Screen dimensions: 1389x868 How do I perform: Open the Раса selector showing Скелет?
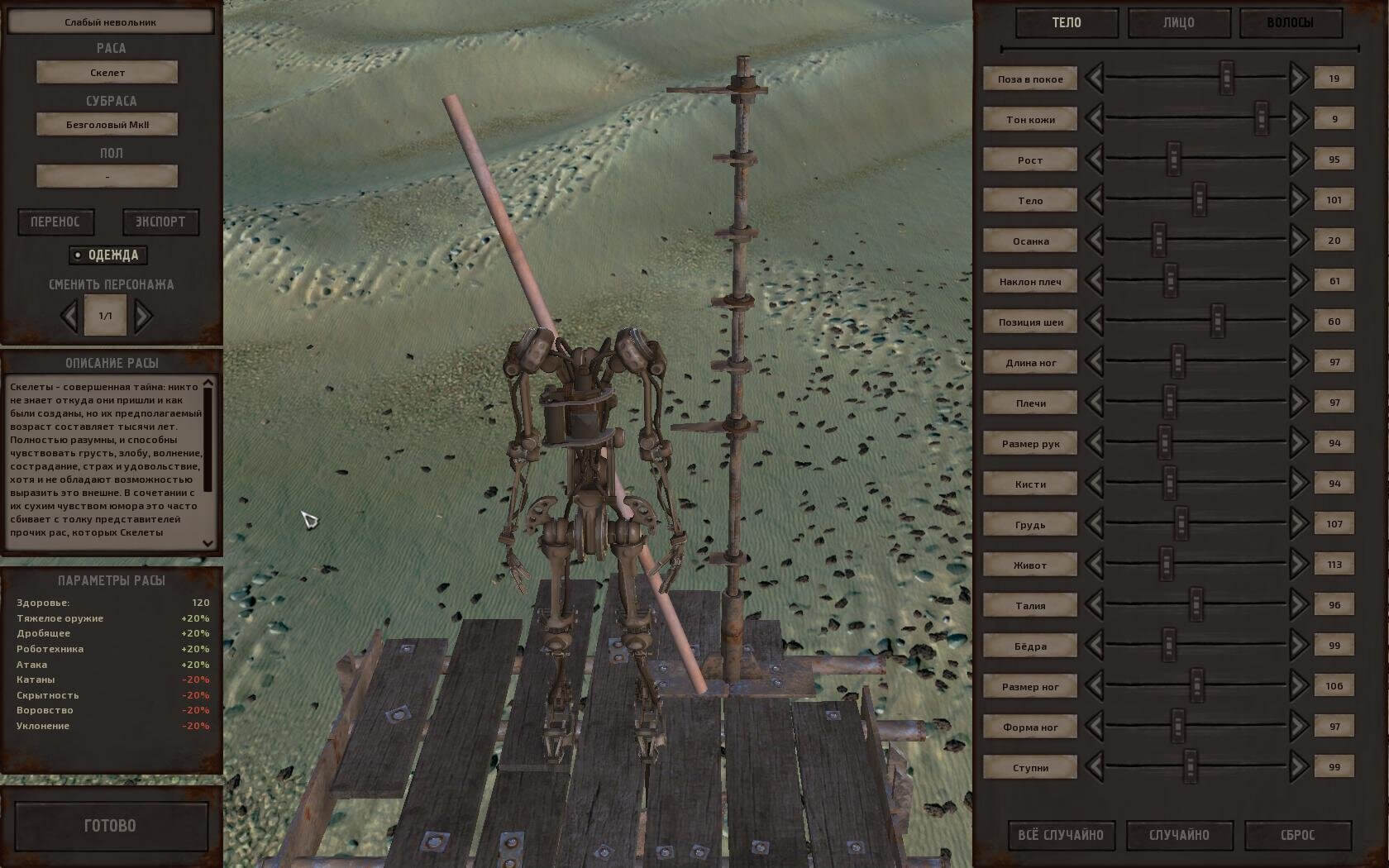coord(107,73)
